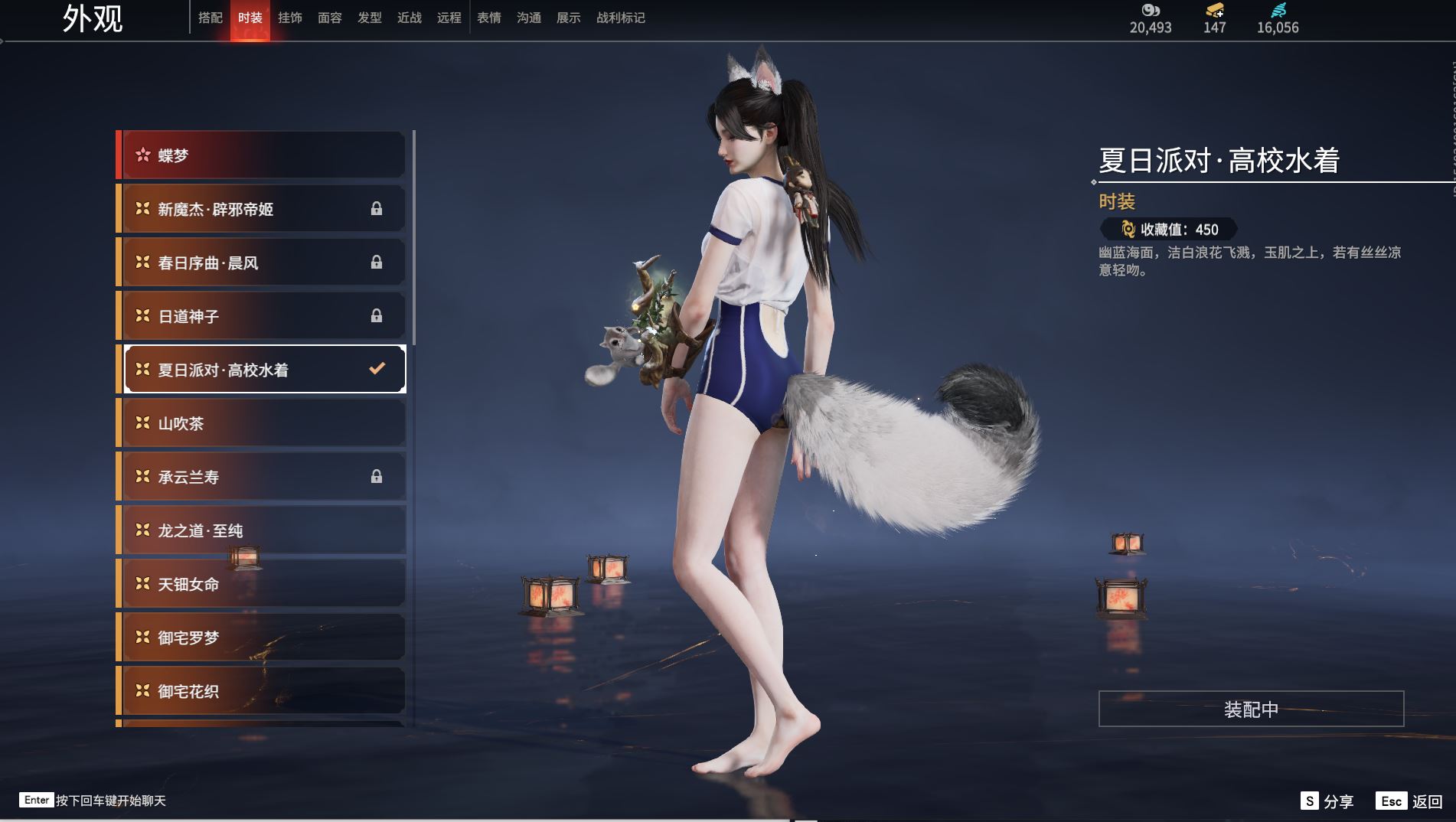Viewport: 1456px width, 822px height.
Task: Switch to the 搭配 tab
Action: click(211, 18)
